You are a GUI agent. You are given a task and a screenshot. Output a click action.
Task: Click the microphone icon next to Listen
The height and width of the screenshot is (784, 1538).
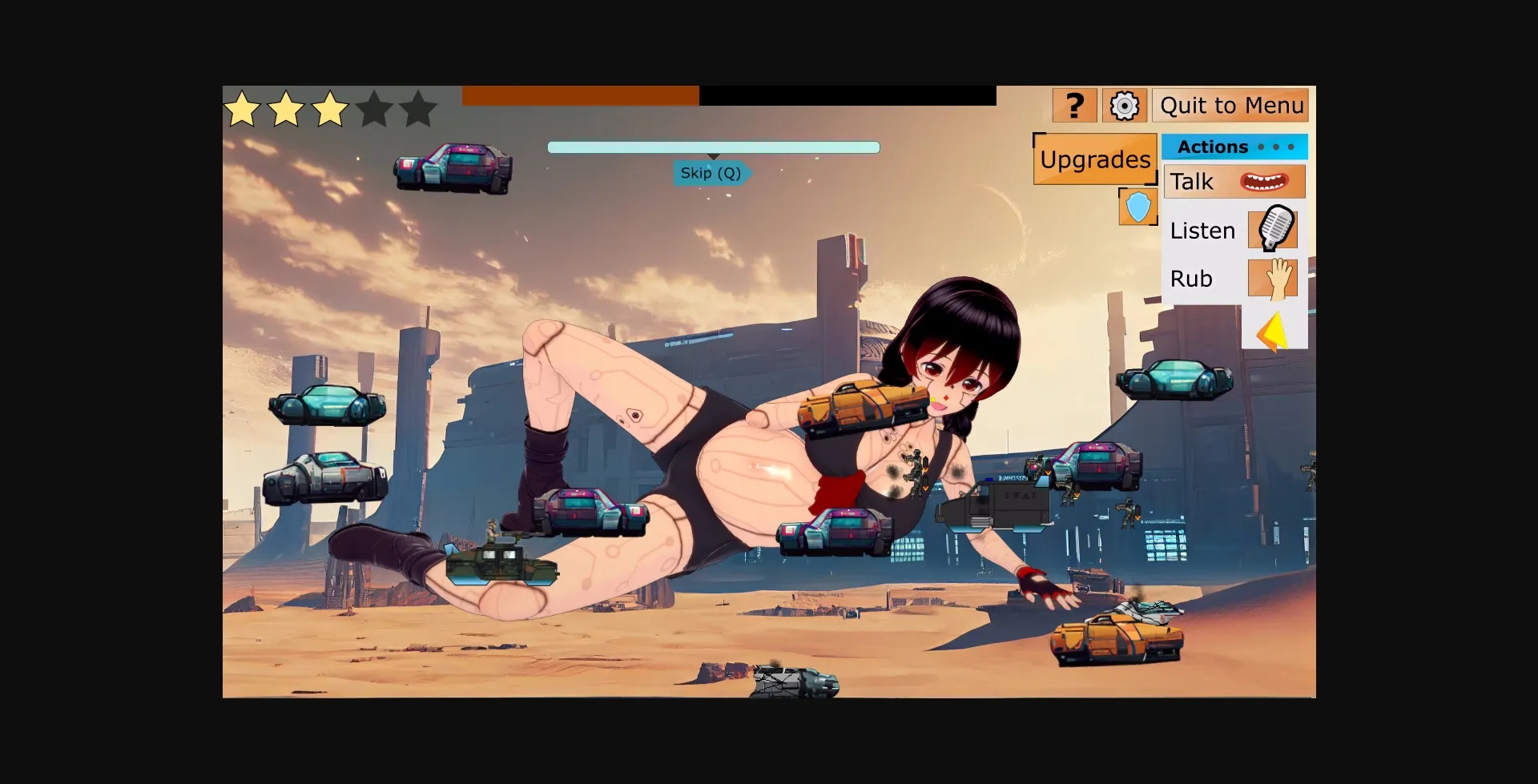pyautogui.click(x=1274, y=230)
